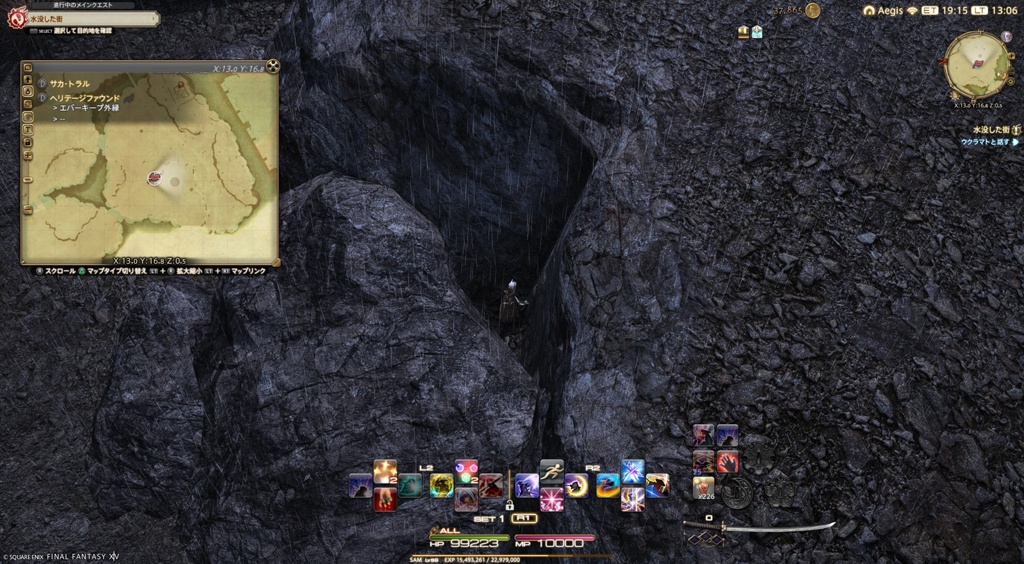1024x564 pixels.
Task: Use the item slot showing x226
Action: (x=704, y=487)
